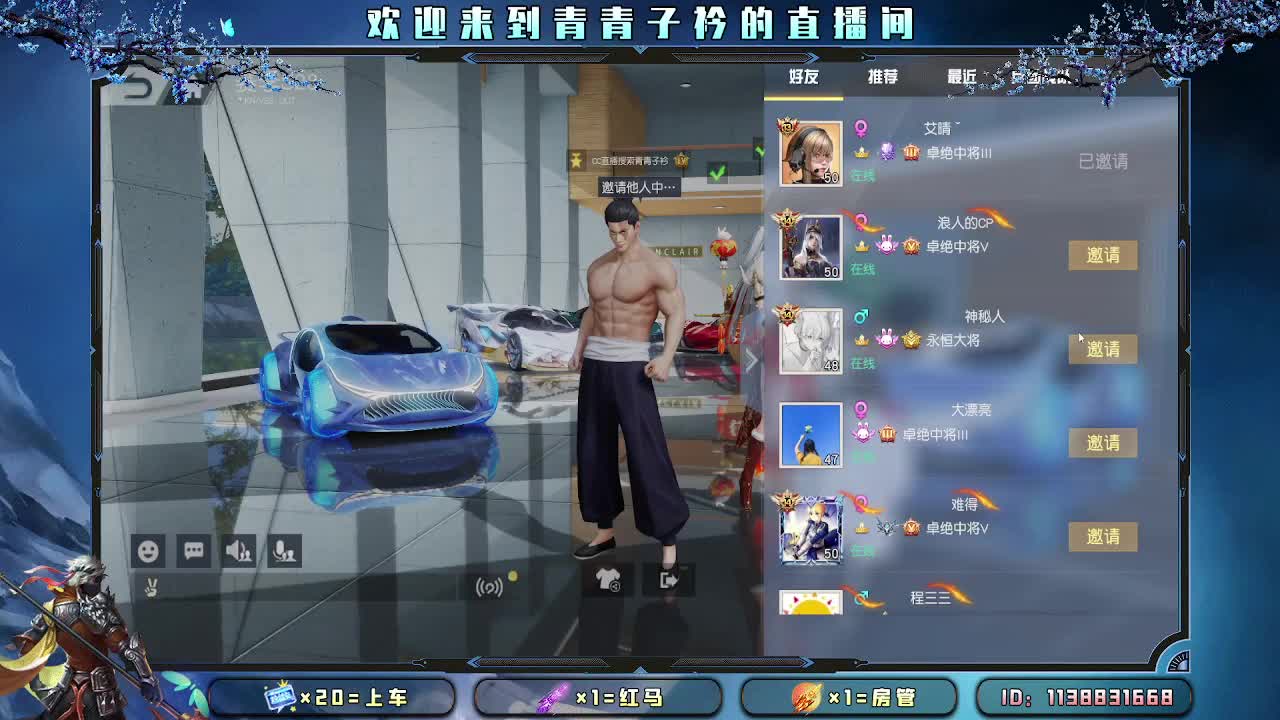Invite 浪人的CP with the 邀请 button
This screenshot has width=1280, height=720.
tap(1101, 255)
